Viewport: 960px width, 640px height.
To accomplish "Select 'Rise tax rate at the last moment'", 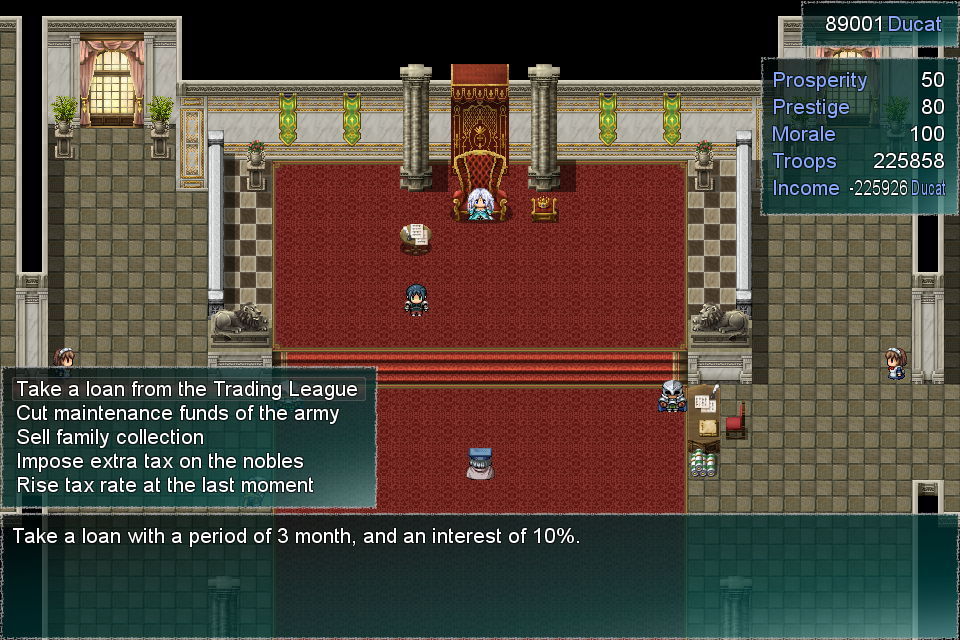I will [x=165, y=485].
